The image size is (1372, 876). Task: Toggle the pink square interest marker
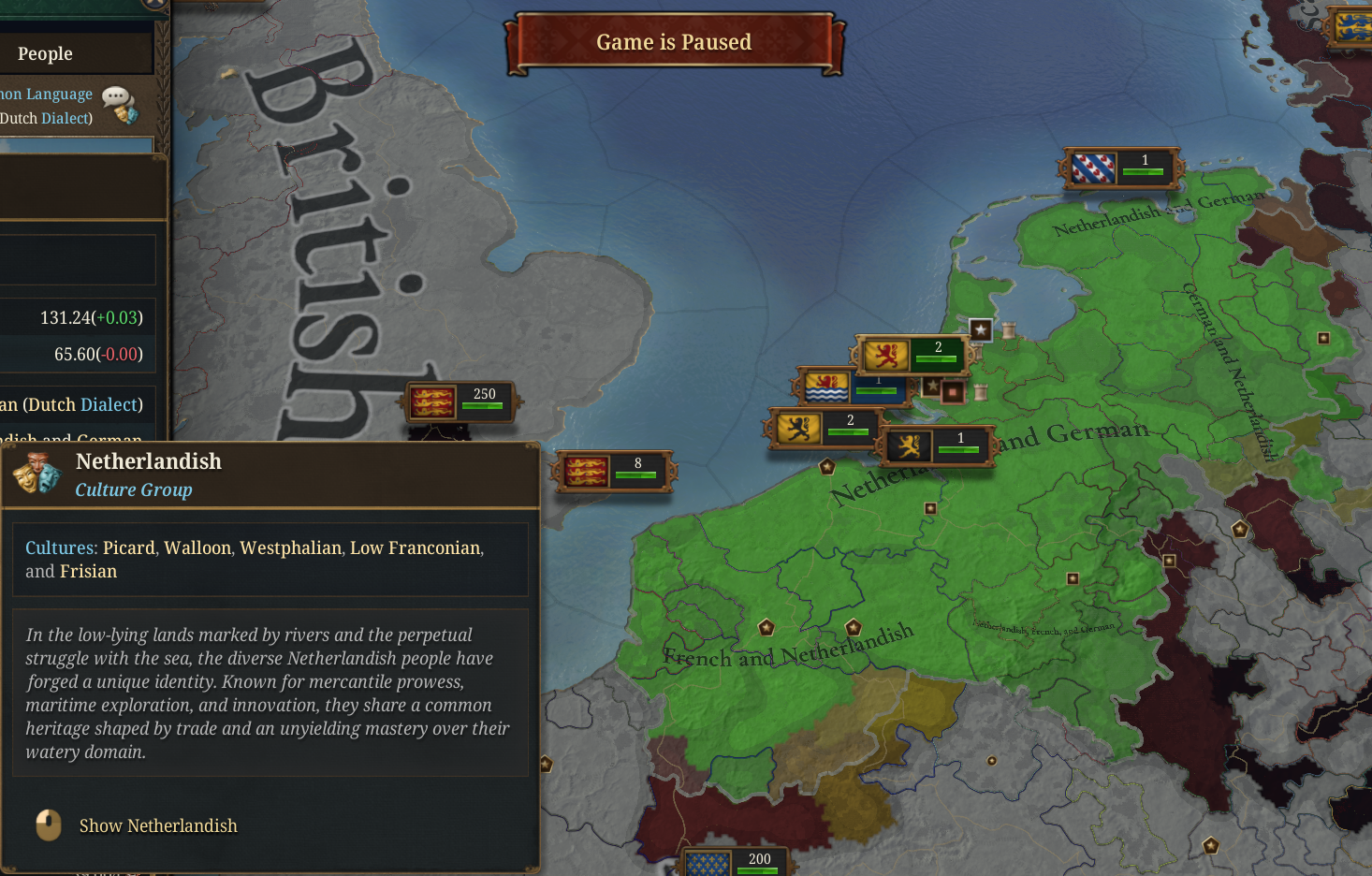pos(952,391)
